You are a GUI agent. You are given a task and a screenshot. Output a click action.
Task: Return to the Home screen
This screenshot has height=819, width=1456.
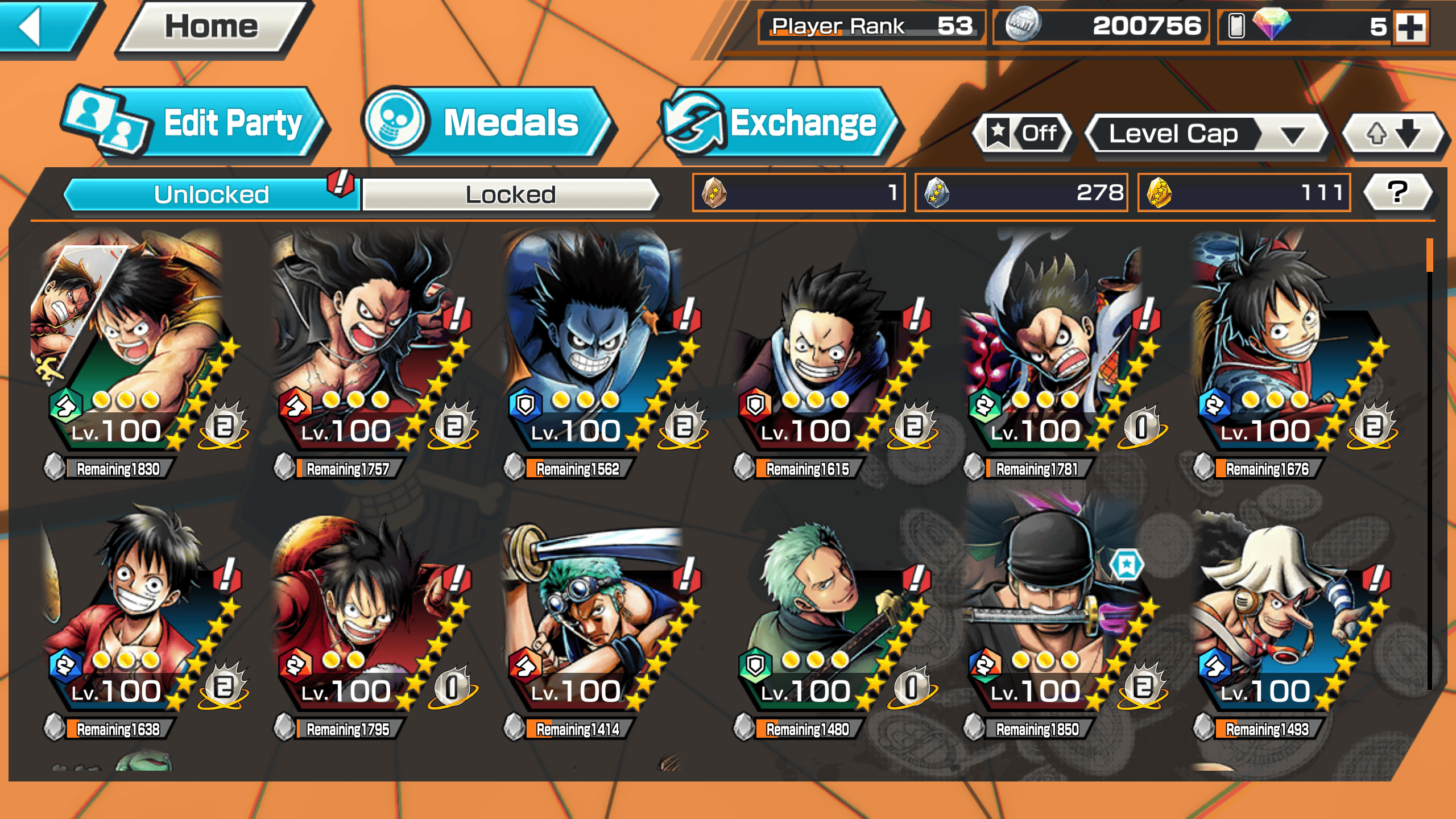[x=212, y=27]
